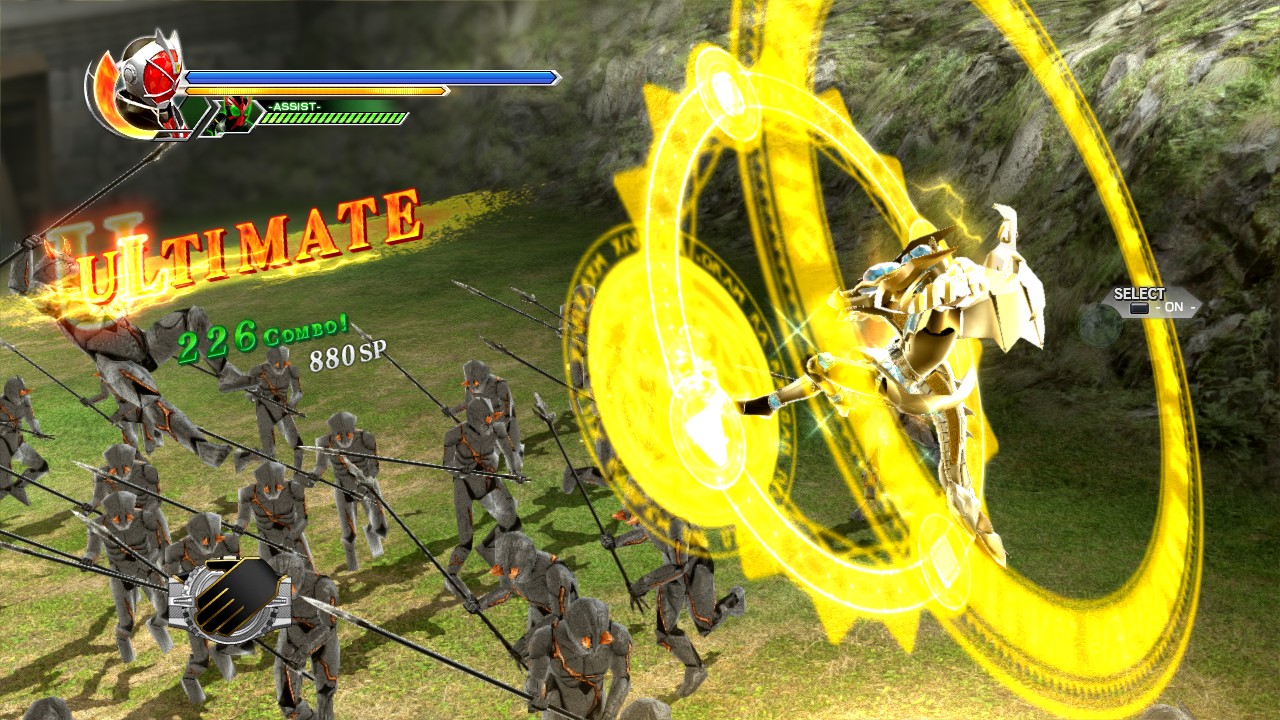Open the faded circular minimap
The height and width of the screenshot is (720, 1280).
tap(1099, 325)
